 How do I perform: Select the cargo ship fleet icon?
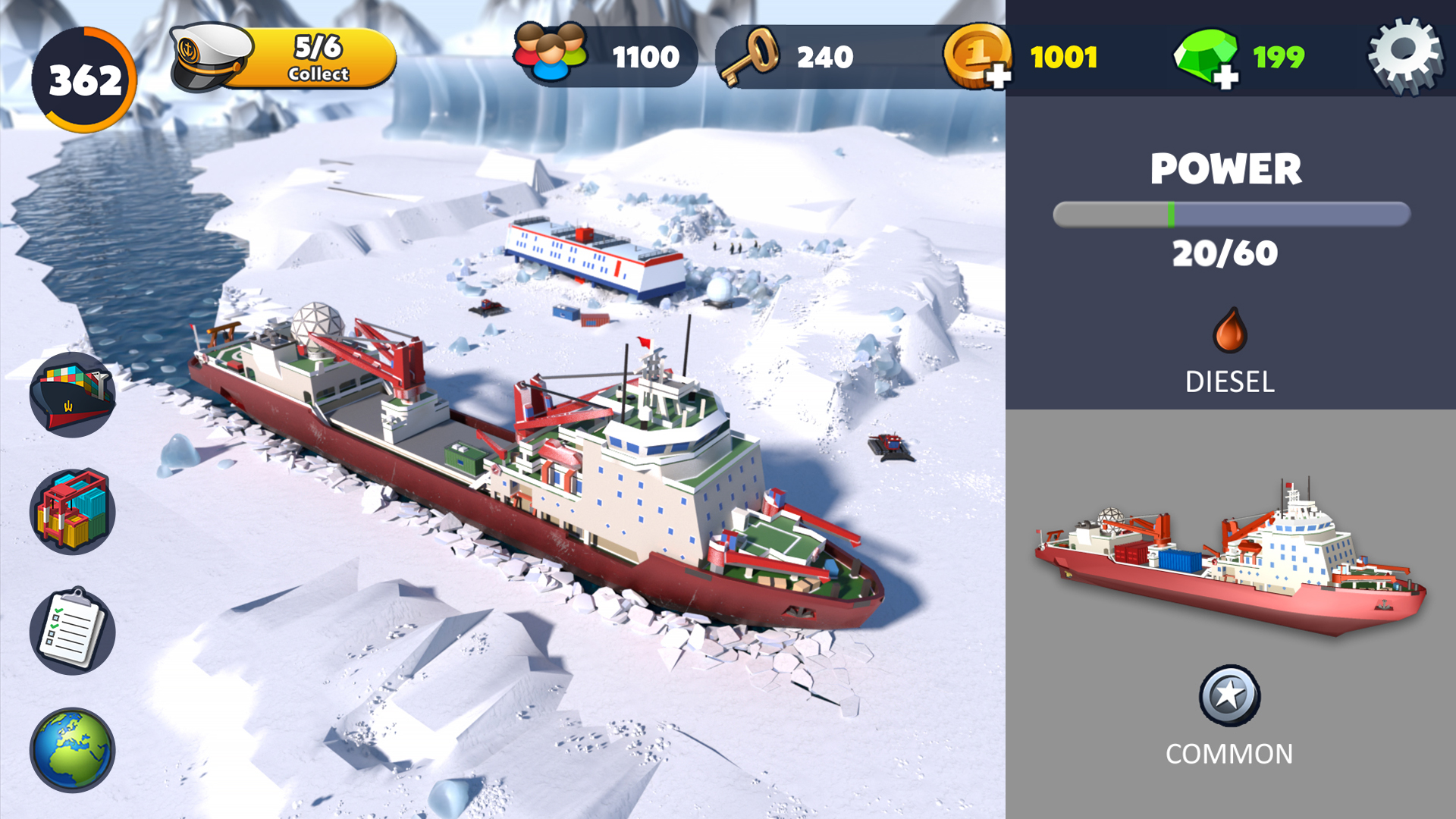(x=72, y=394)
